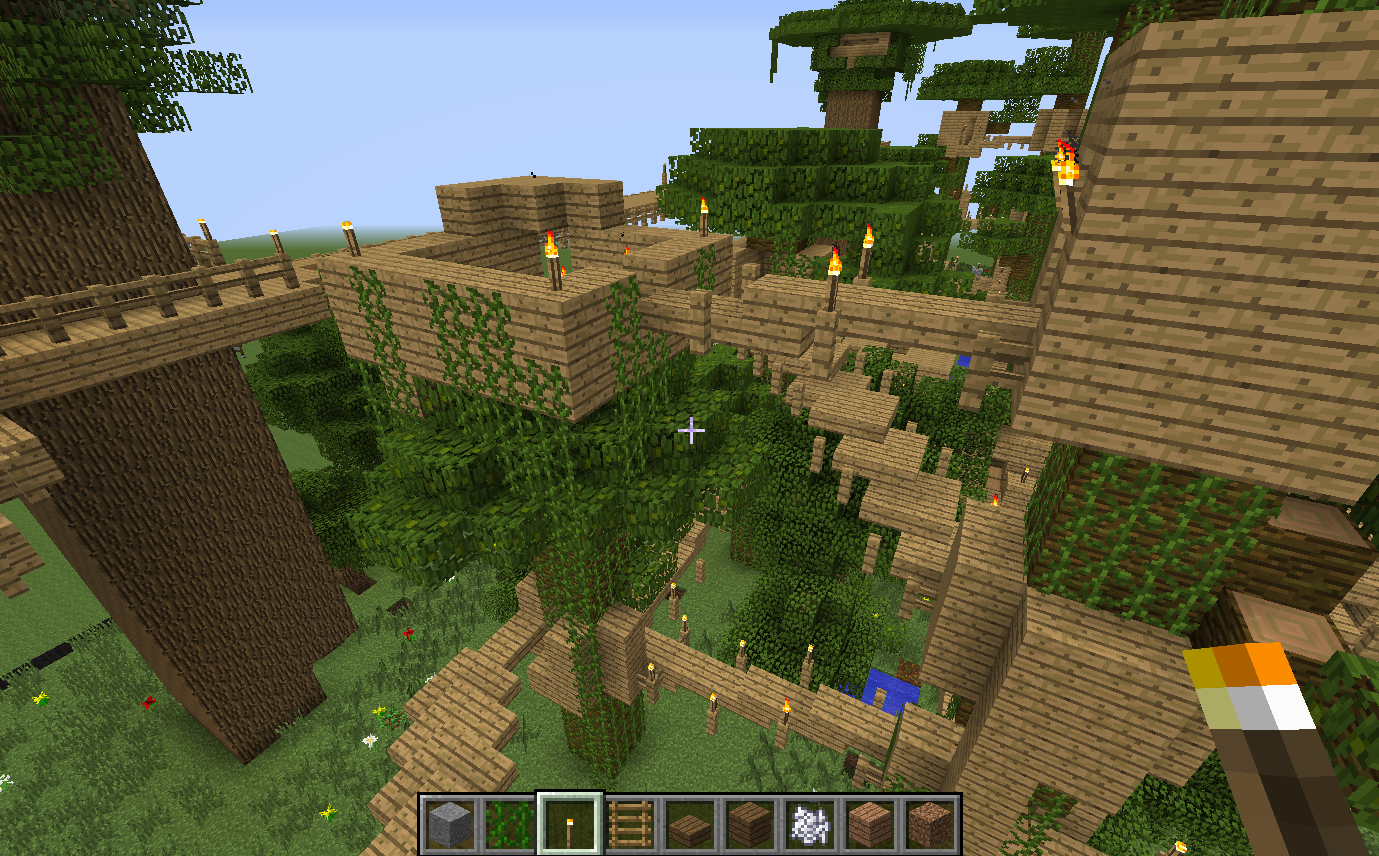
Task: Pick the wooden slab hotbar slot
Action: [690, 824]
